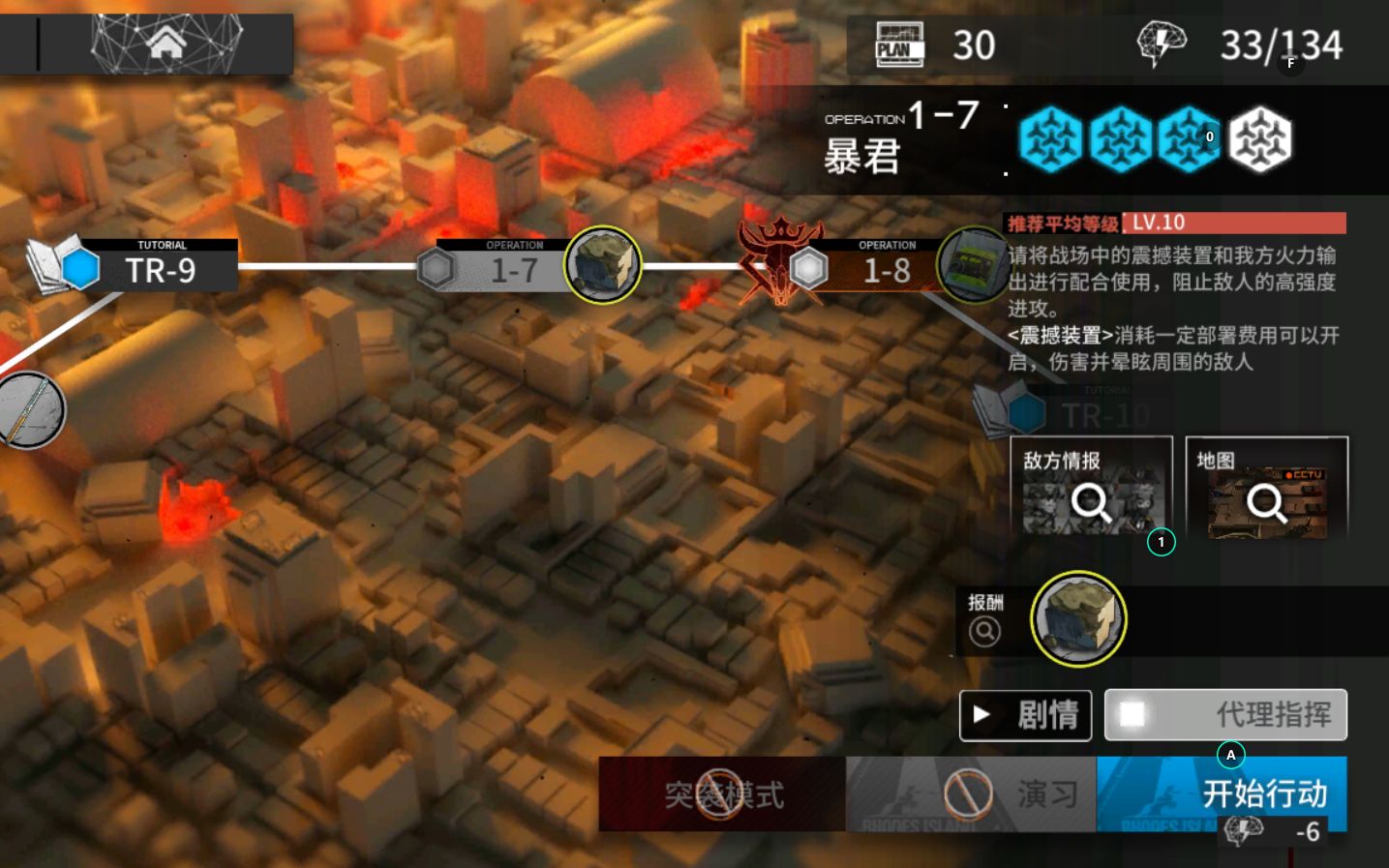Open the 地图 map preview magnifier
Screen dimensions: 1389x868
pos(1264,501)
